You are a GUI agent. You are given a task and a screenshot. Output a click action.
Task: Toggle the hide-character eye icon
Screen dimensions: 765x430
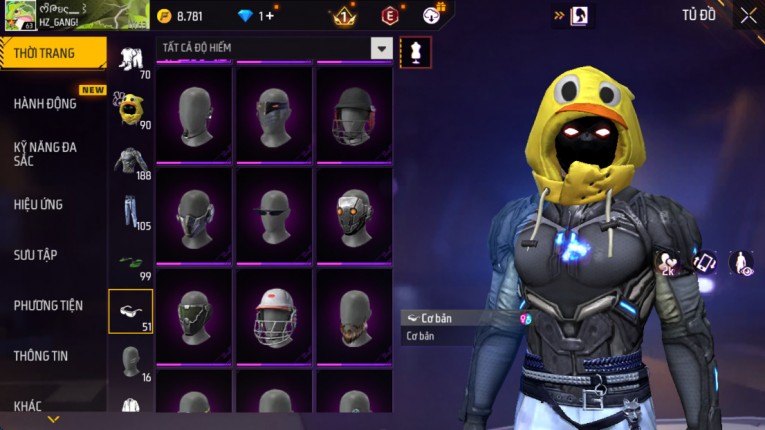pos(741,264)
